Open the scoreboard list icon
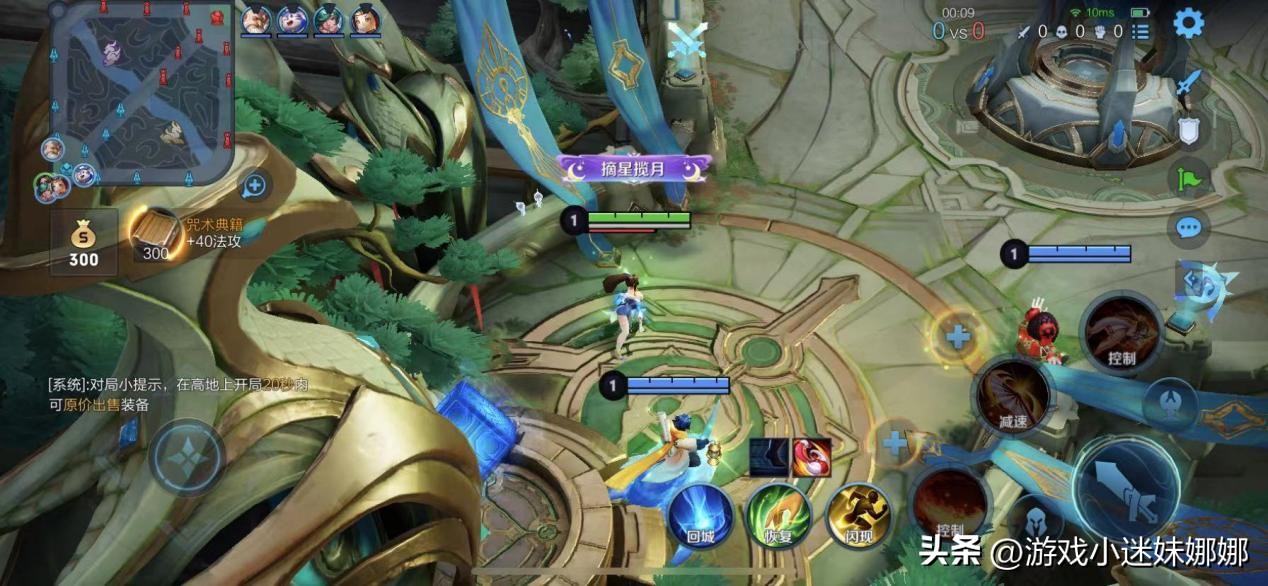This screenshot has height=586, width=1268. [x=1139, y=32]
